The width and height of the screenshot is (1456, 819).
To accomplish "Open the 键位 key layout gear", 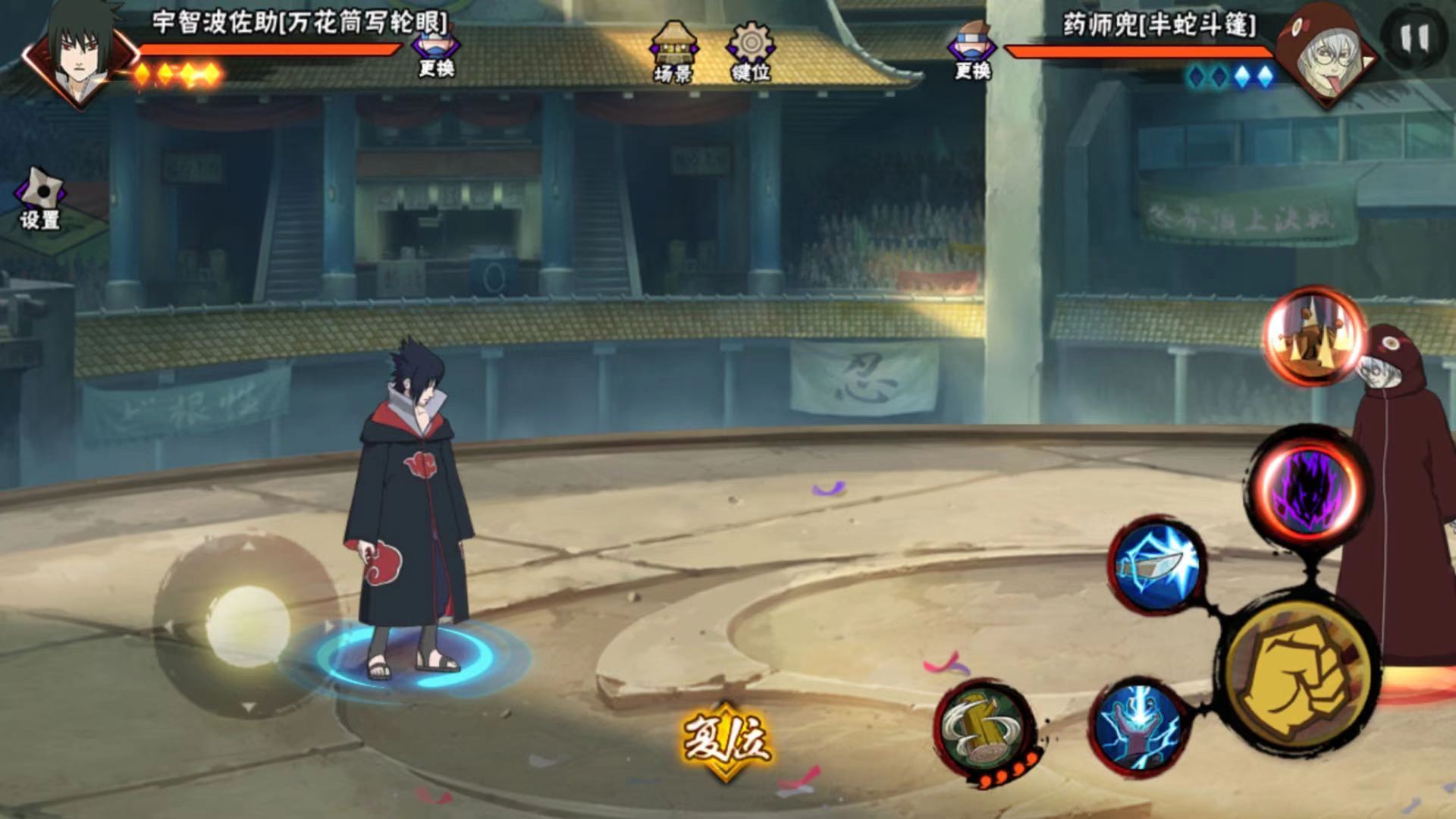I will [x=751, y=52].
